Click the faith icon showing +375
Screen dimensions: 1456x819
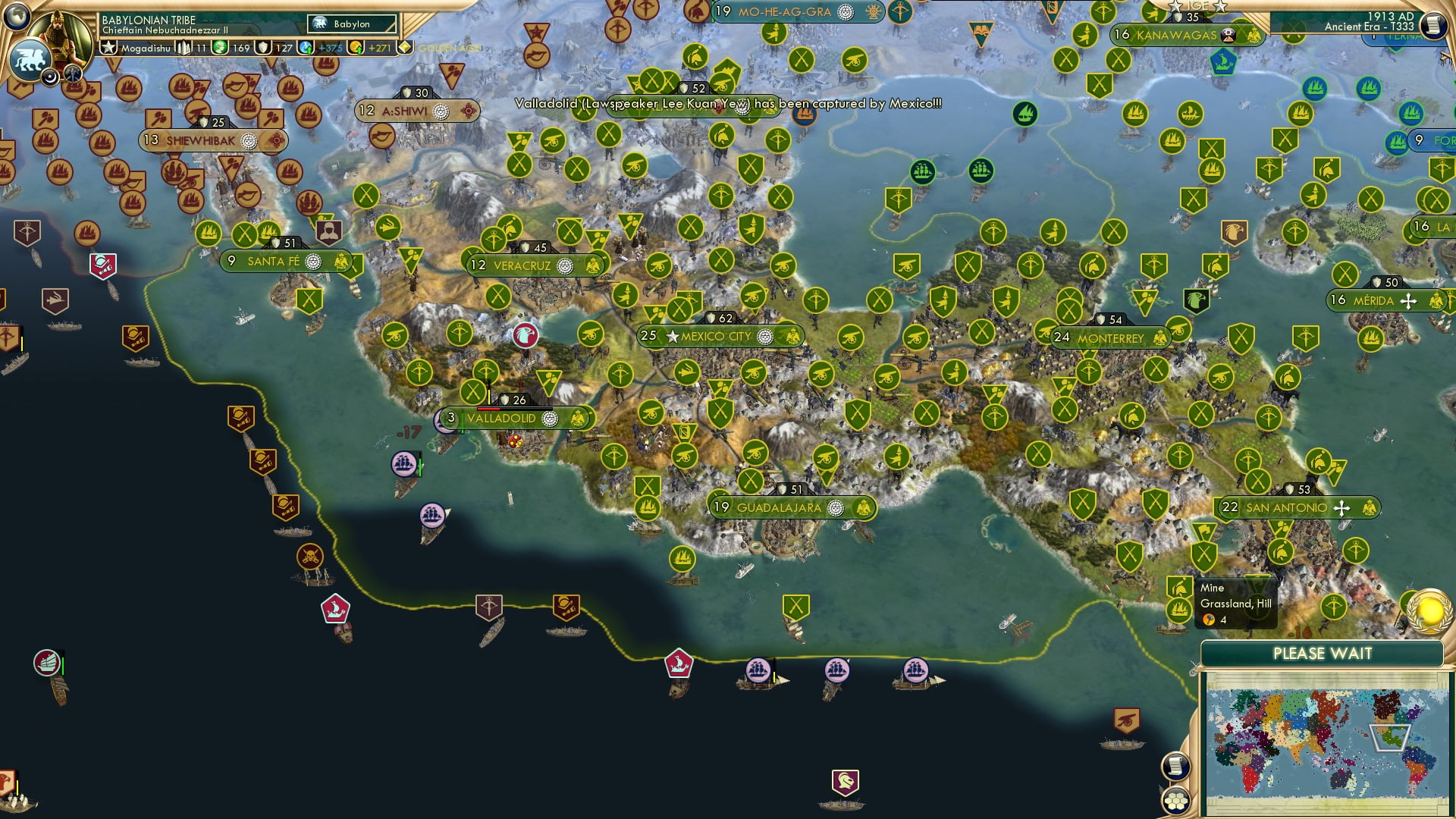tap(306, 47)
